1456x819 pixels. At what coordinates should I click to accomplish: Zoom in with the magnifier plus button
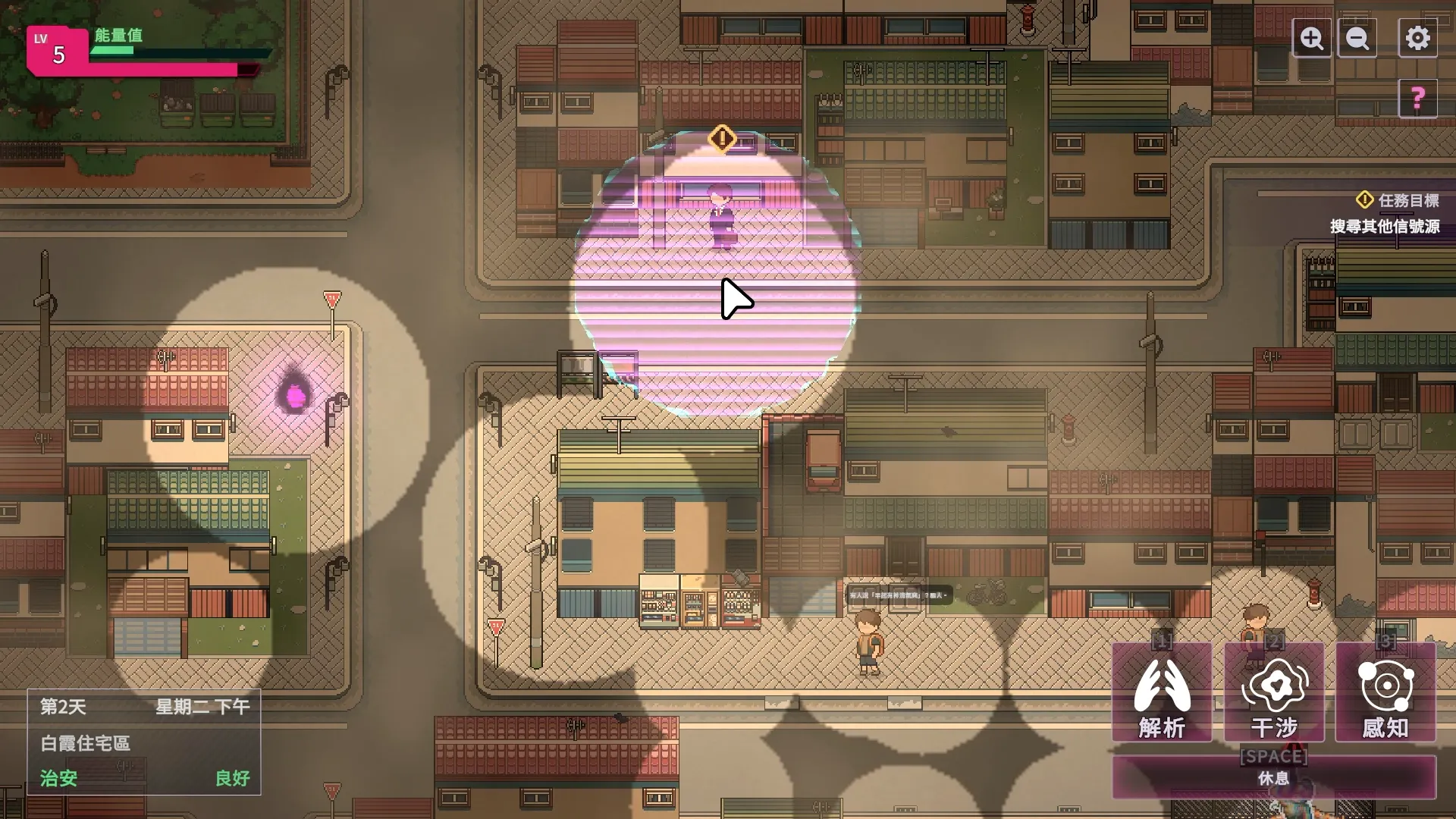[x=1312, y=38]
